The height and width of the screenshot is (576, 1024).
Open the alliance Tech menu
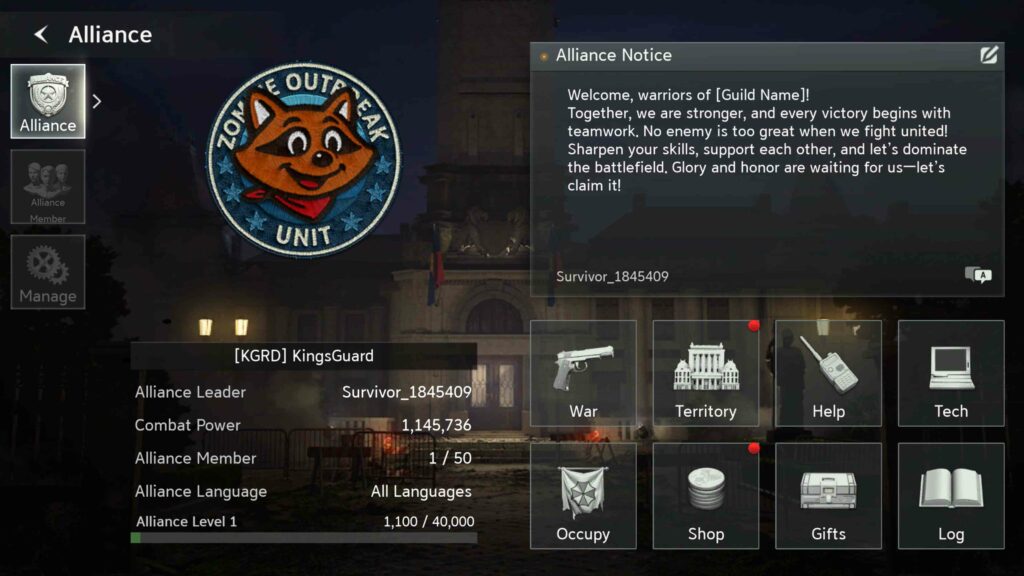(x=951, y=373)
